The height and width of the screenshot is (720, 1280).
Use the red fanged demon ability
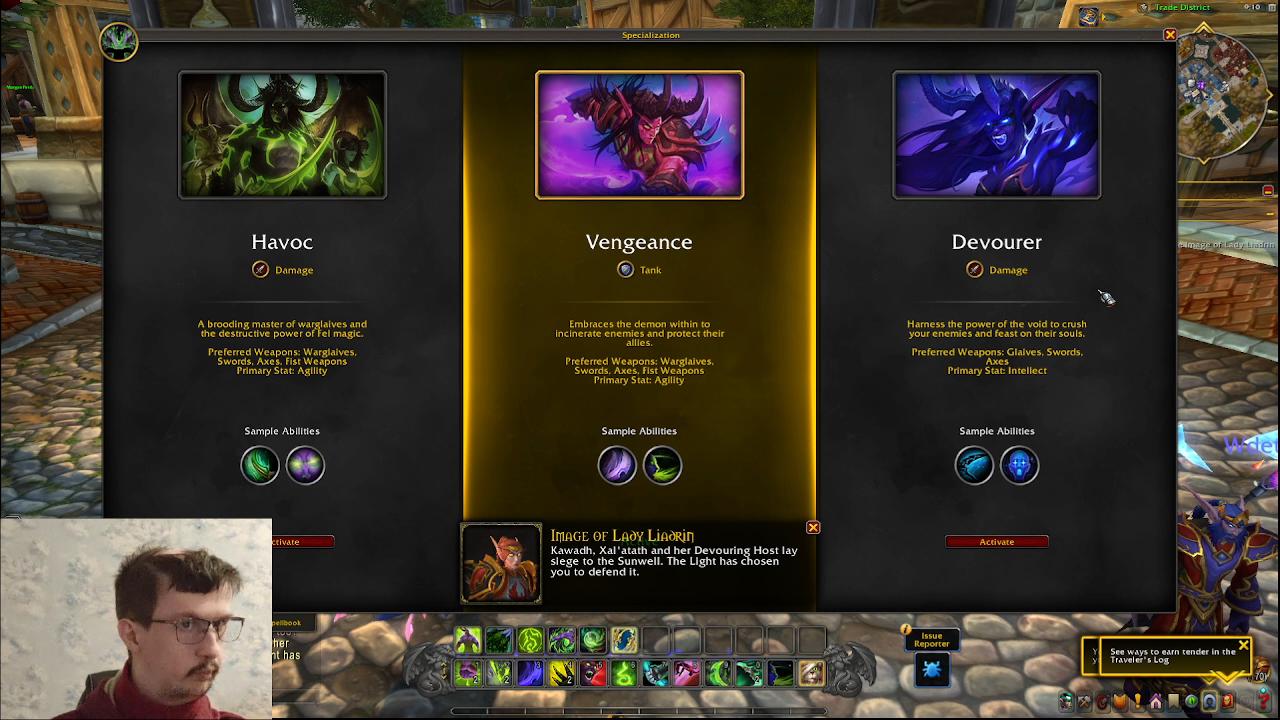coord(593,673)
